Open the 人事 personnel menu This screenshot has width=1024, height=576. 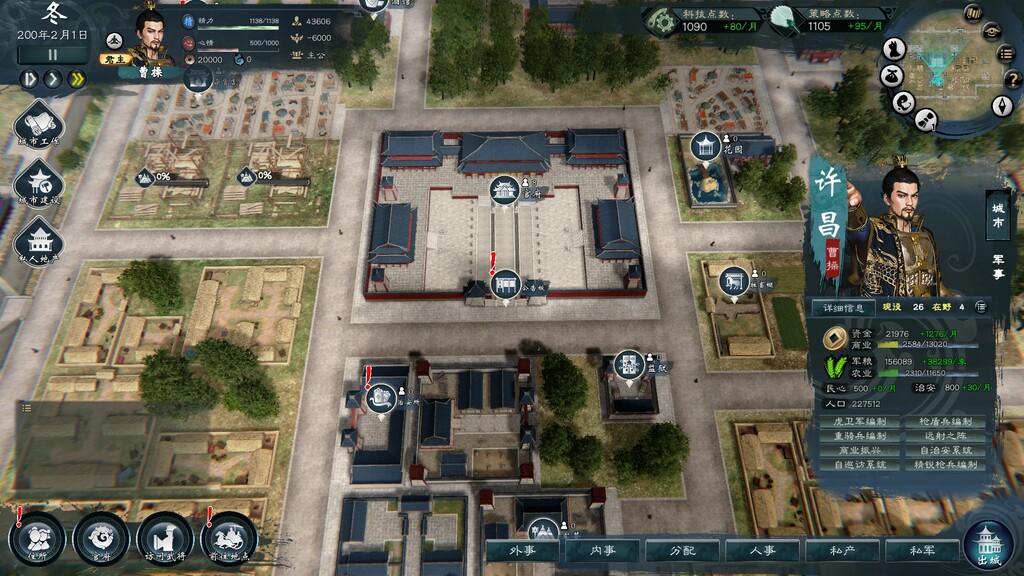pyautogui.click(x=762, y=551)
